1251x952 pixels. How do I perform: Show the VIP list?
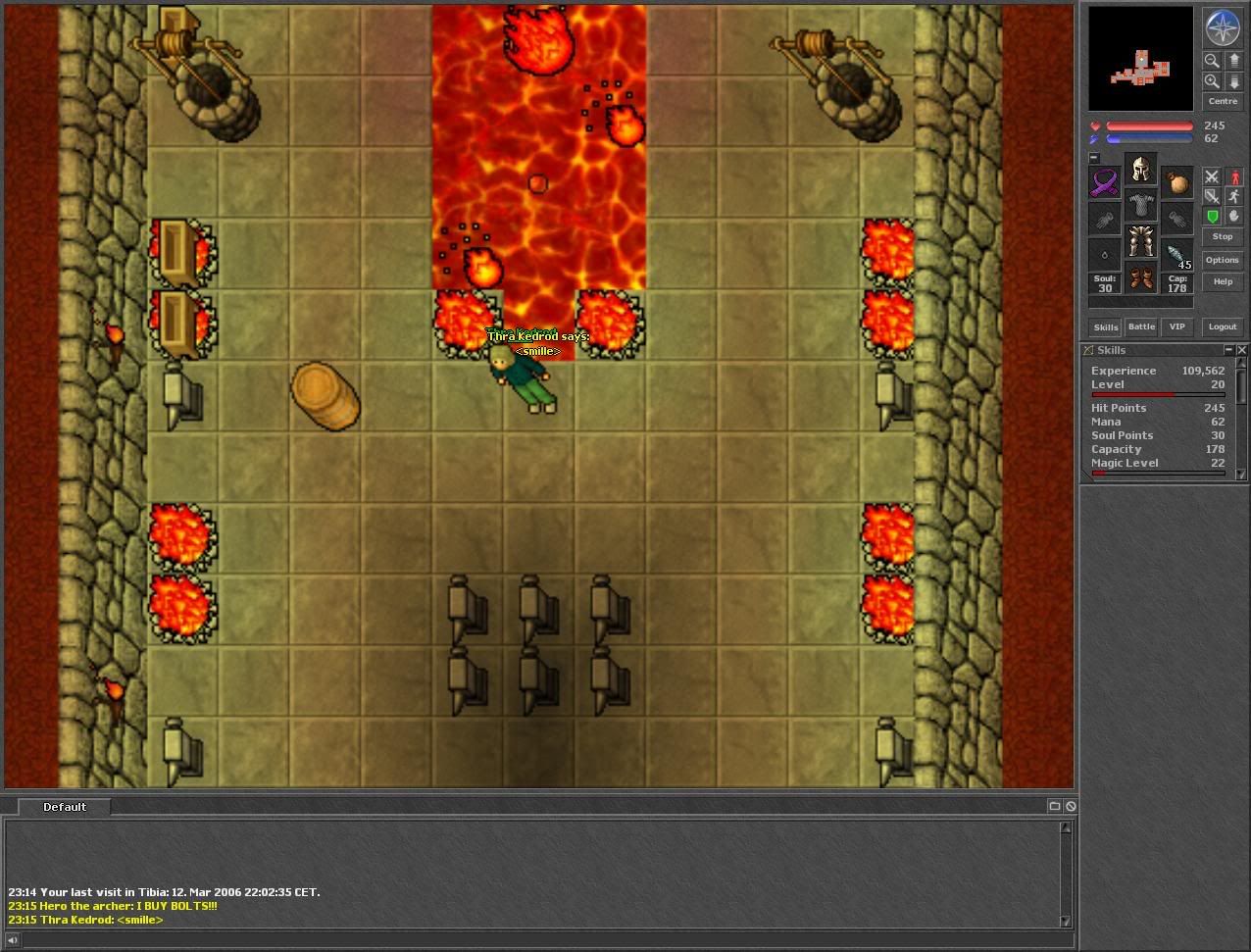click(1176, 326)
